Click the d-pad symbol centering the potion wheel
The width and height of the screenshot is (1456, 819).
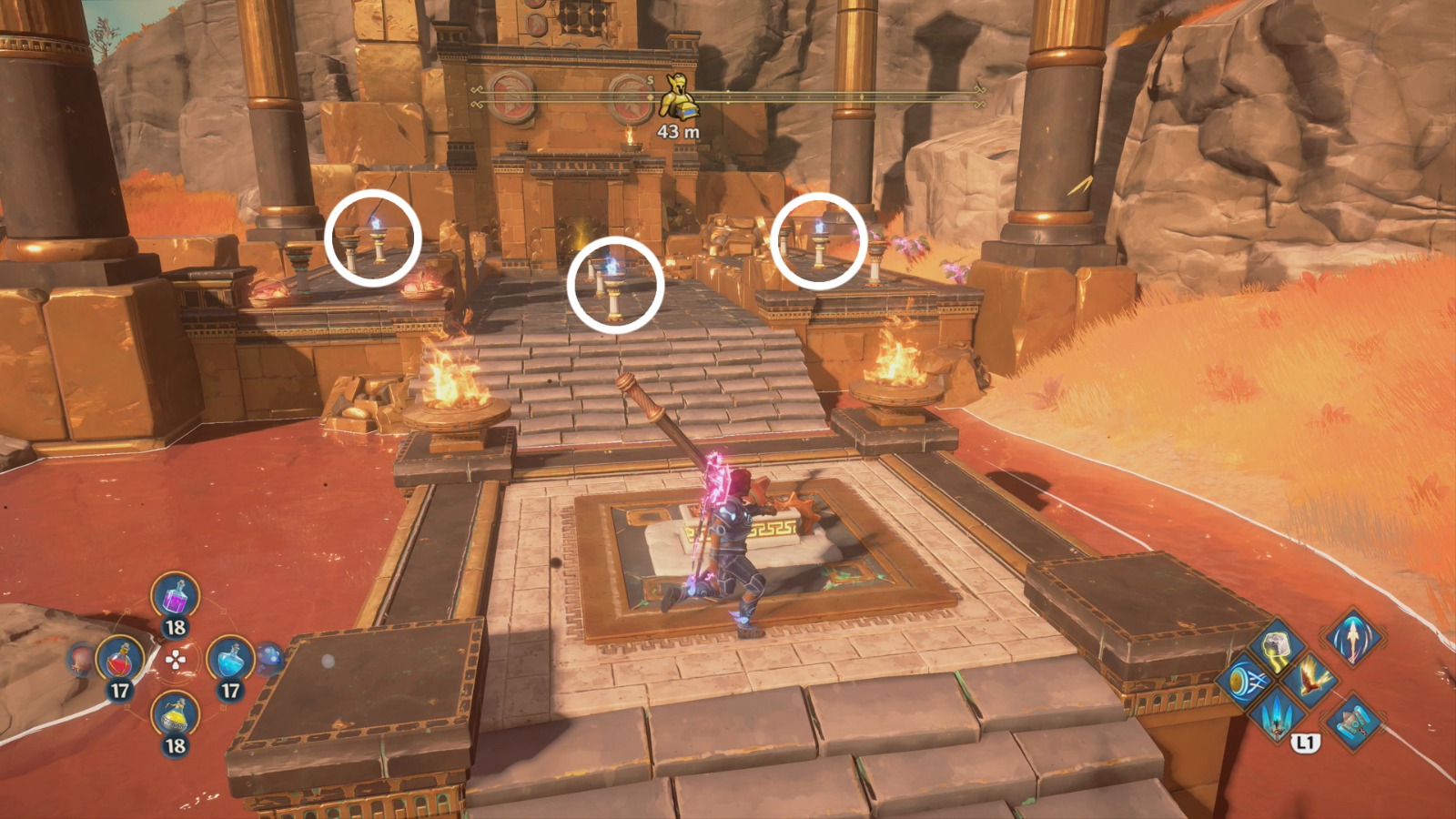click(x=175, y=660)
